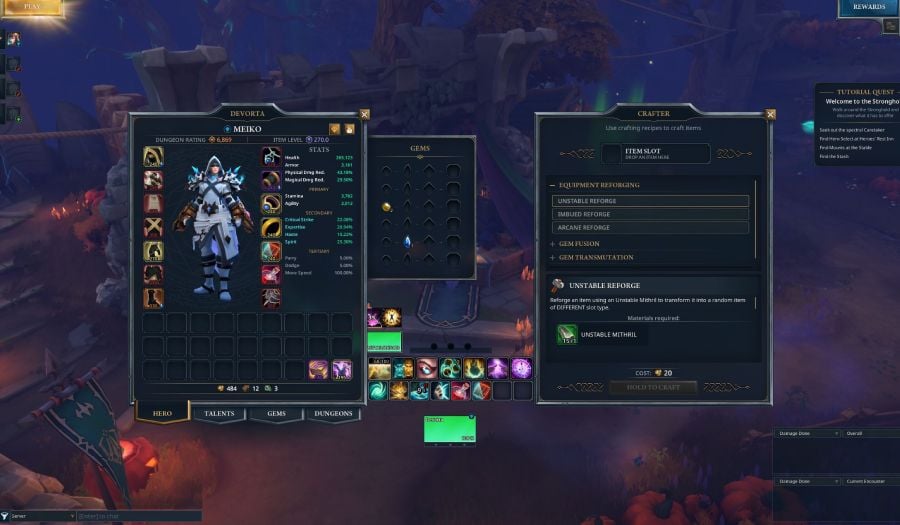The width and height of the screenshot is (900, 525).
Task: Switch to the Talents tab
Action: pyautogui.click(x=218, y=413)
